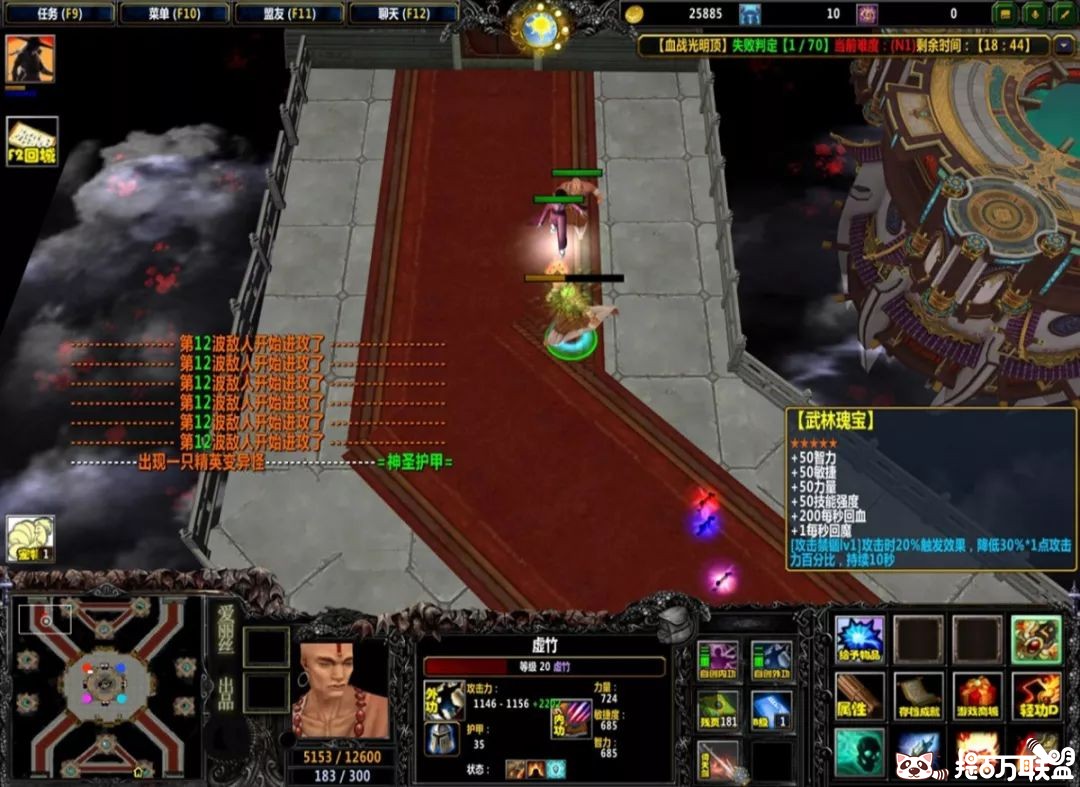Select the hero portrait icon with hat

click(x=30, y=59)
